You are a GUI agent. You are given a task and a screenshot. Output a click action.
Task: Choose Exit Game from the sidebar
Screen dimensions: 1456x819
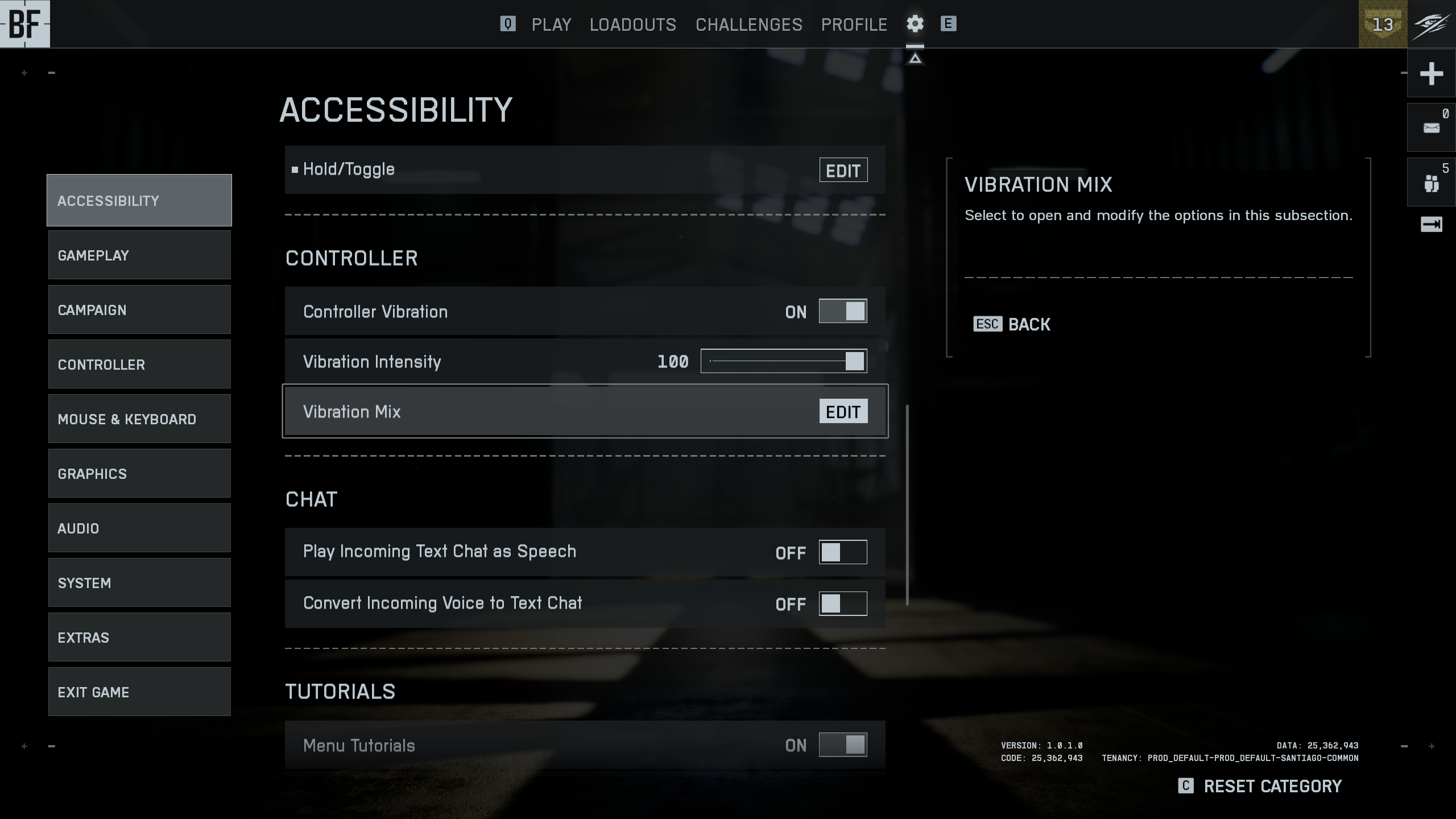139,692
